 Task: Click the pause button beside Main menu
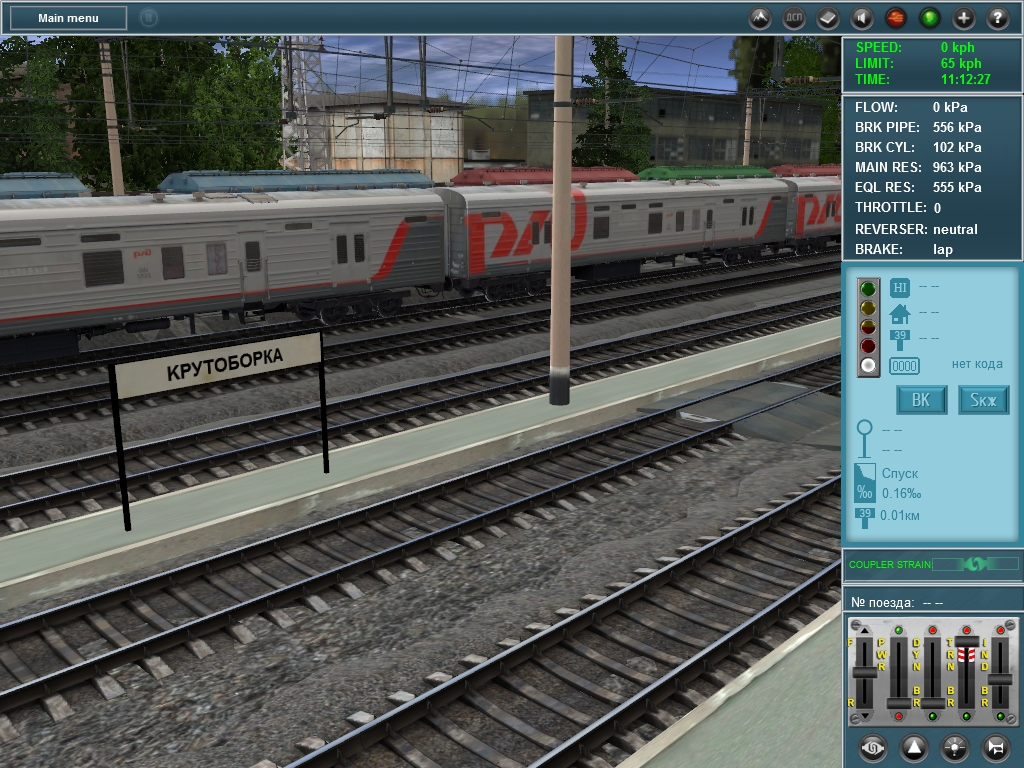(149, 18)
